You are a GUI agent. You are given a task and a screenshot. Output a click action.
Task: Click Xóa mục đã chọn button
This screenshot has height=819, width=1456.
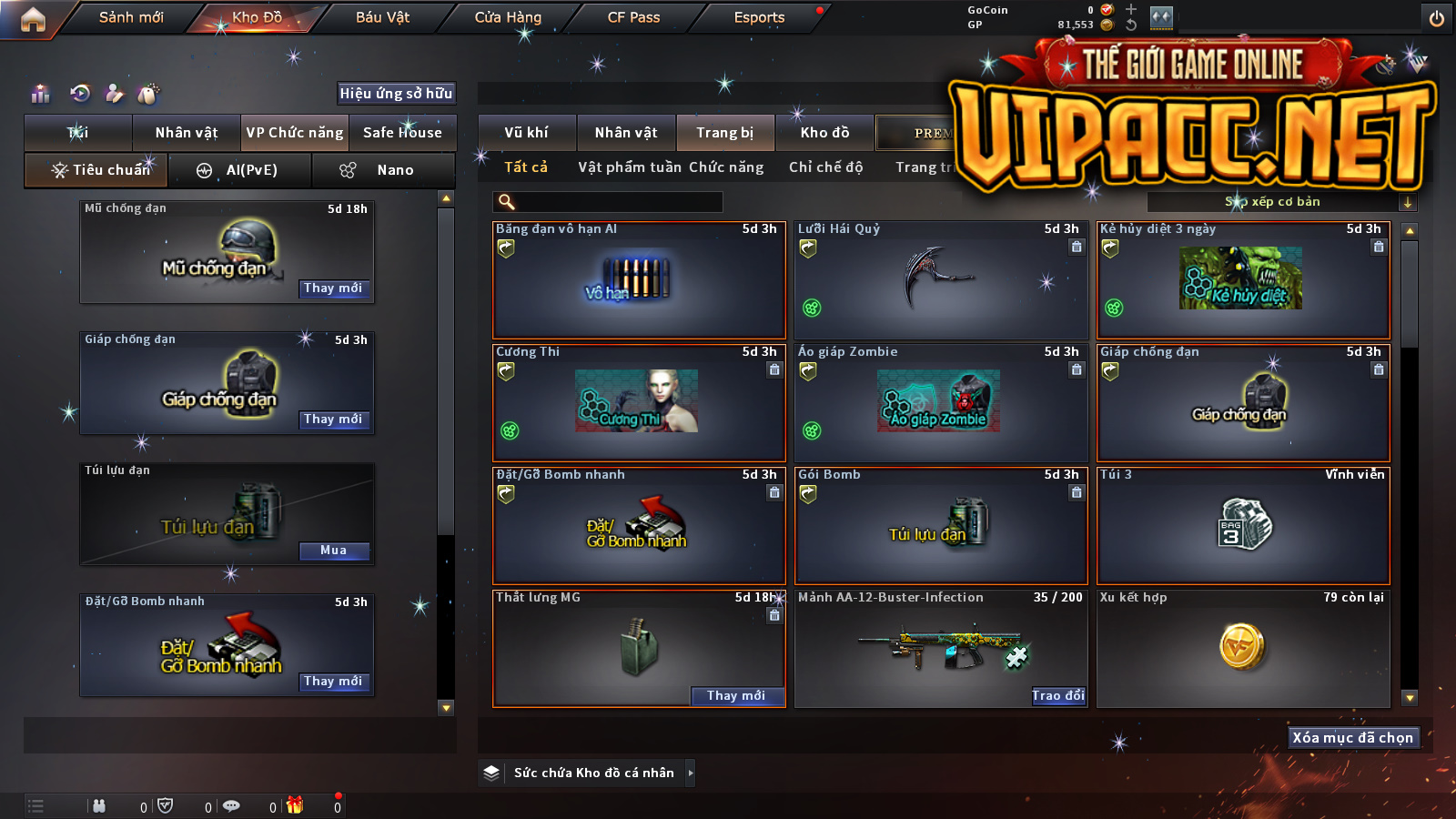(x=1352, y=738)
